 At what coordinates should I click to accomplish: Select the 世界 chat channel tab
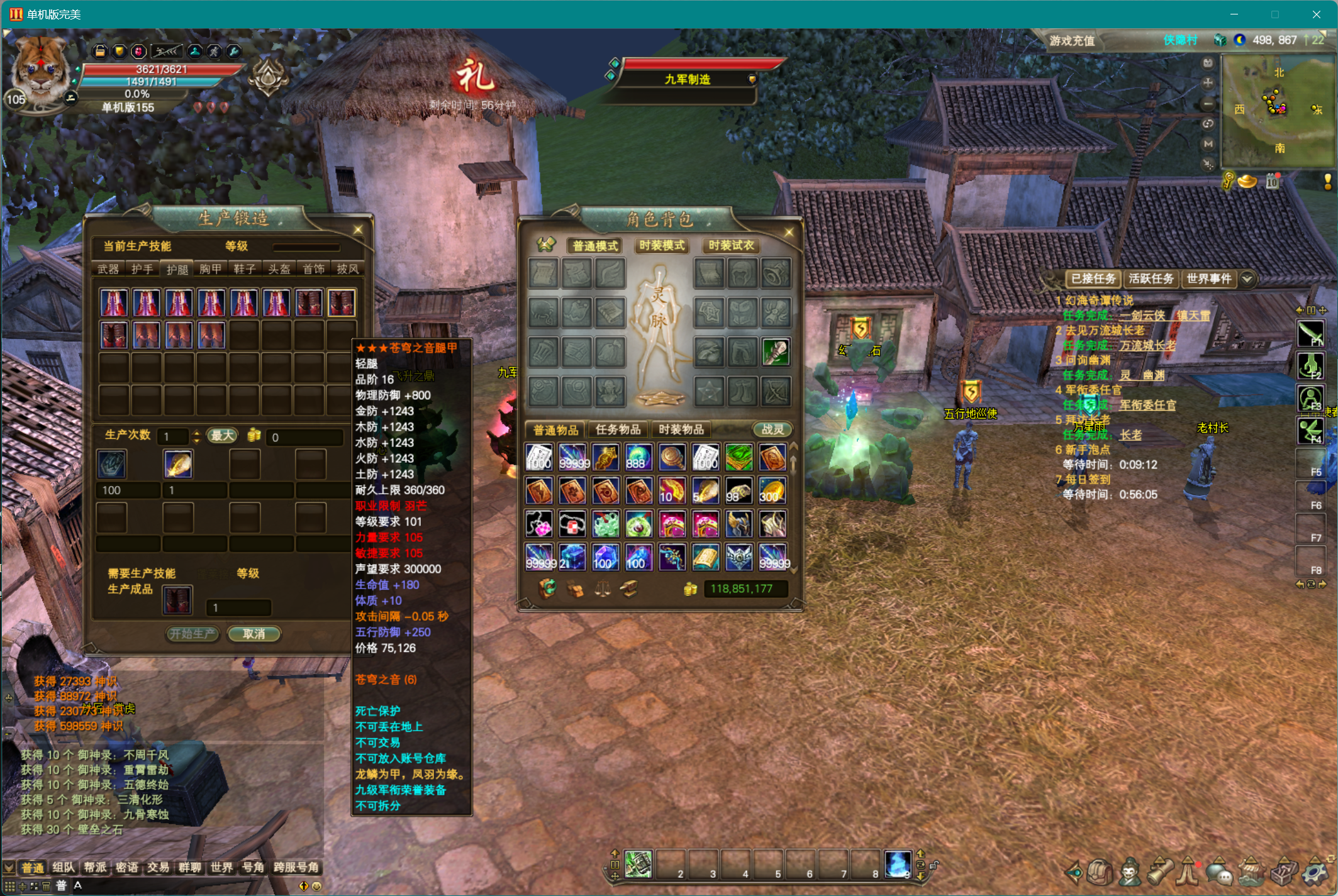pos(221,868)
